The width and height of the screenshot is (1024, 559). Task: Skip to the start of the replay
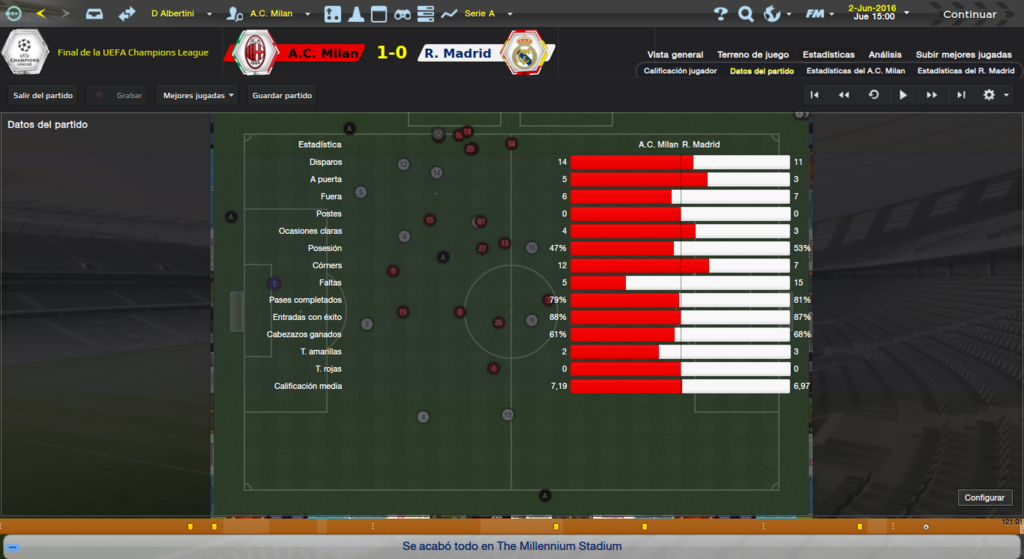[815, 95]
